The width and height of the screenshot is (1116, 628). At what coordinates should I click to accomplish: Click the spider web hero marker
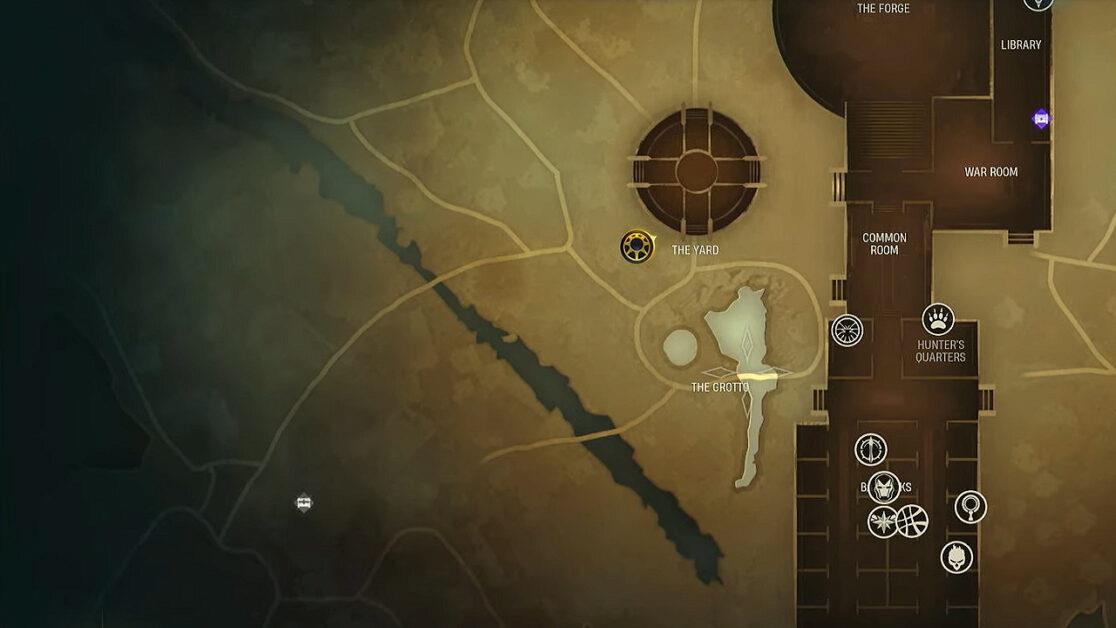coord(847,330)
